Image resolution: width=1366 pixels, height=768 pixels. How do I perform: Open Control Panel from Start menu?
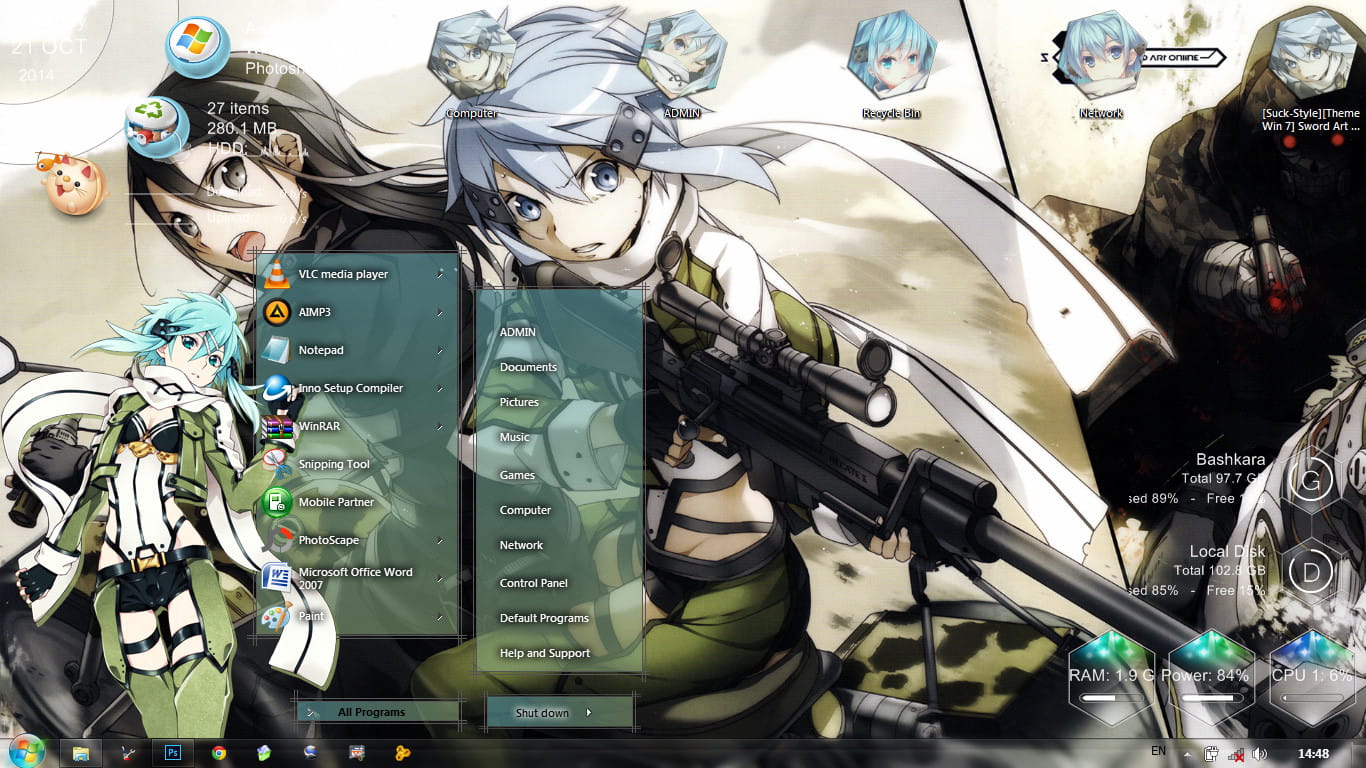click(533, 583)
